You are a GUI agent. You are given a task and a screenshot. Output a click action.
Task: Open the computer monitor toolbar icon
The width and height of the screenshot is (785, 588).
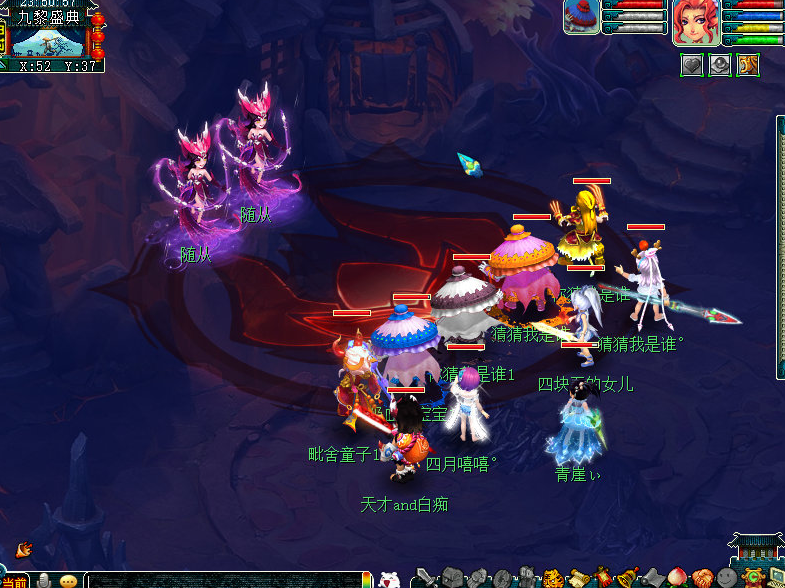click(776, 578)
